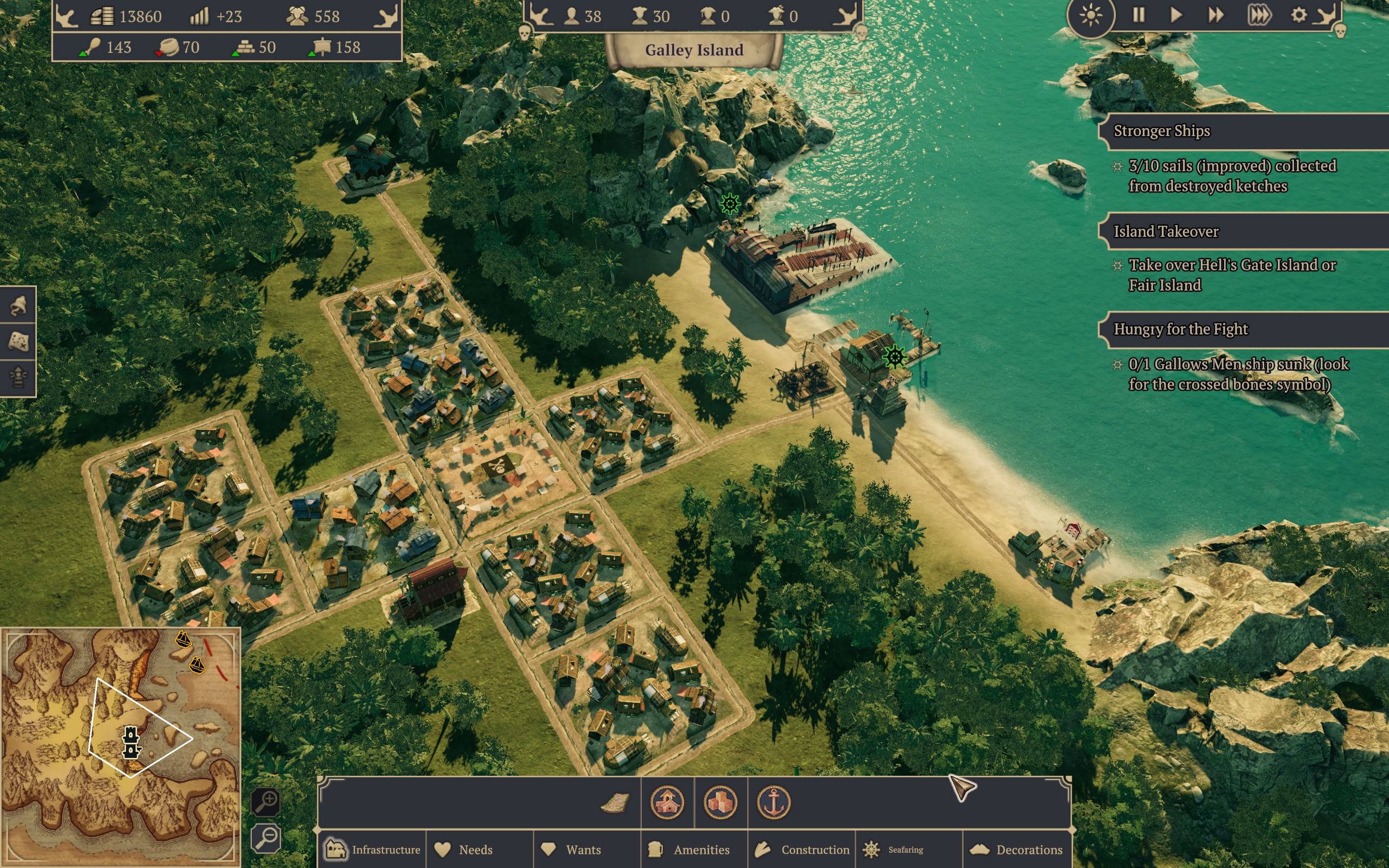Pause the game speed
The image size is (1389, 868).
coord(1139,15)
